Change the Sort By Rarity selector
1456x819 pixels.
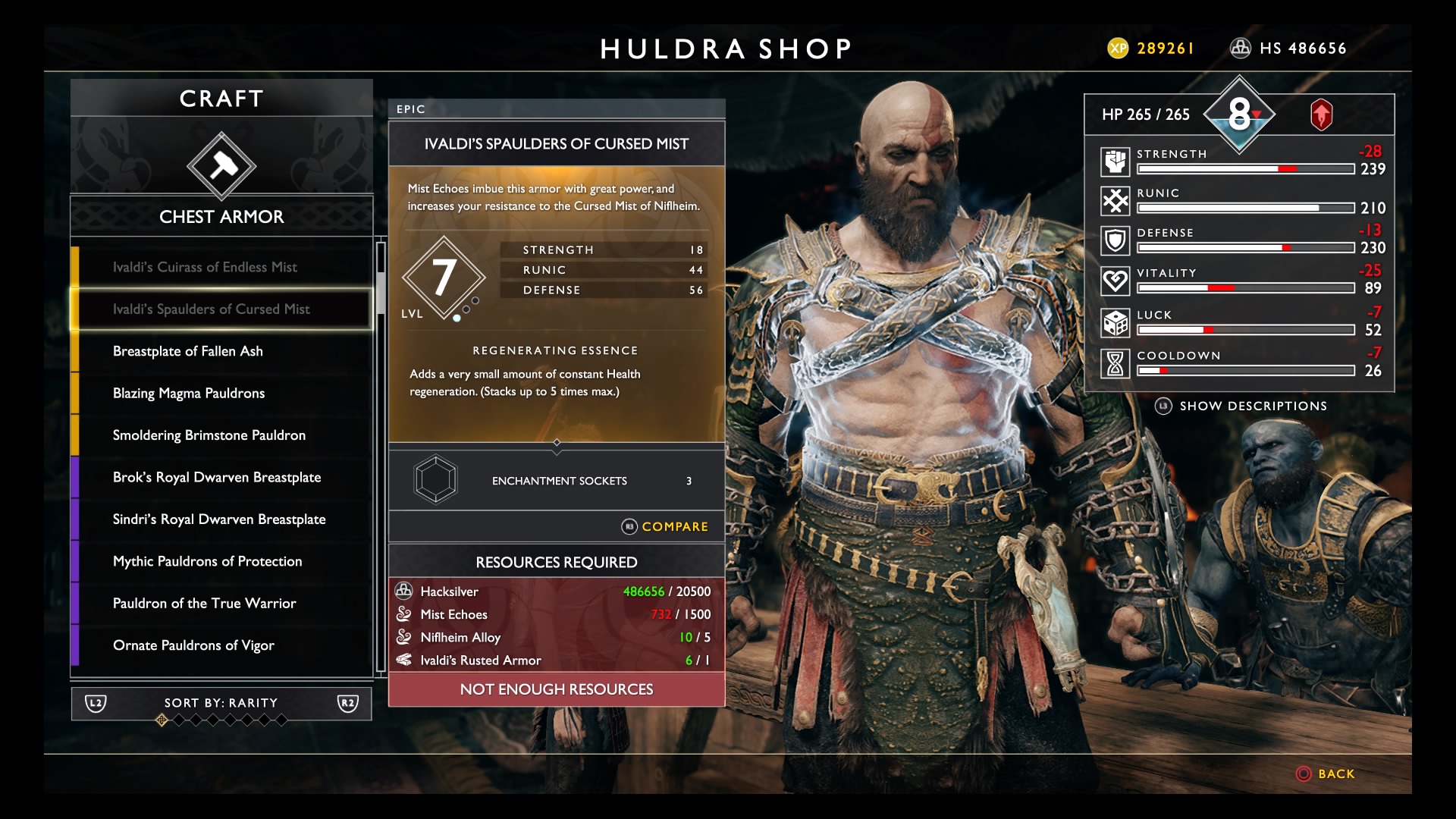221,703
